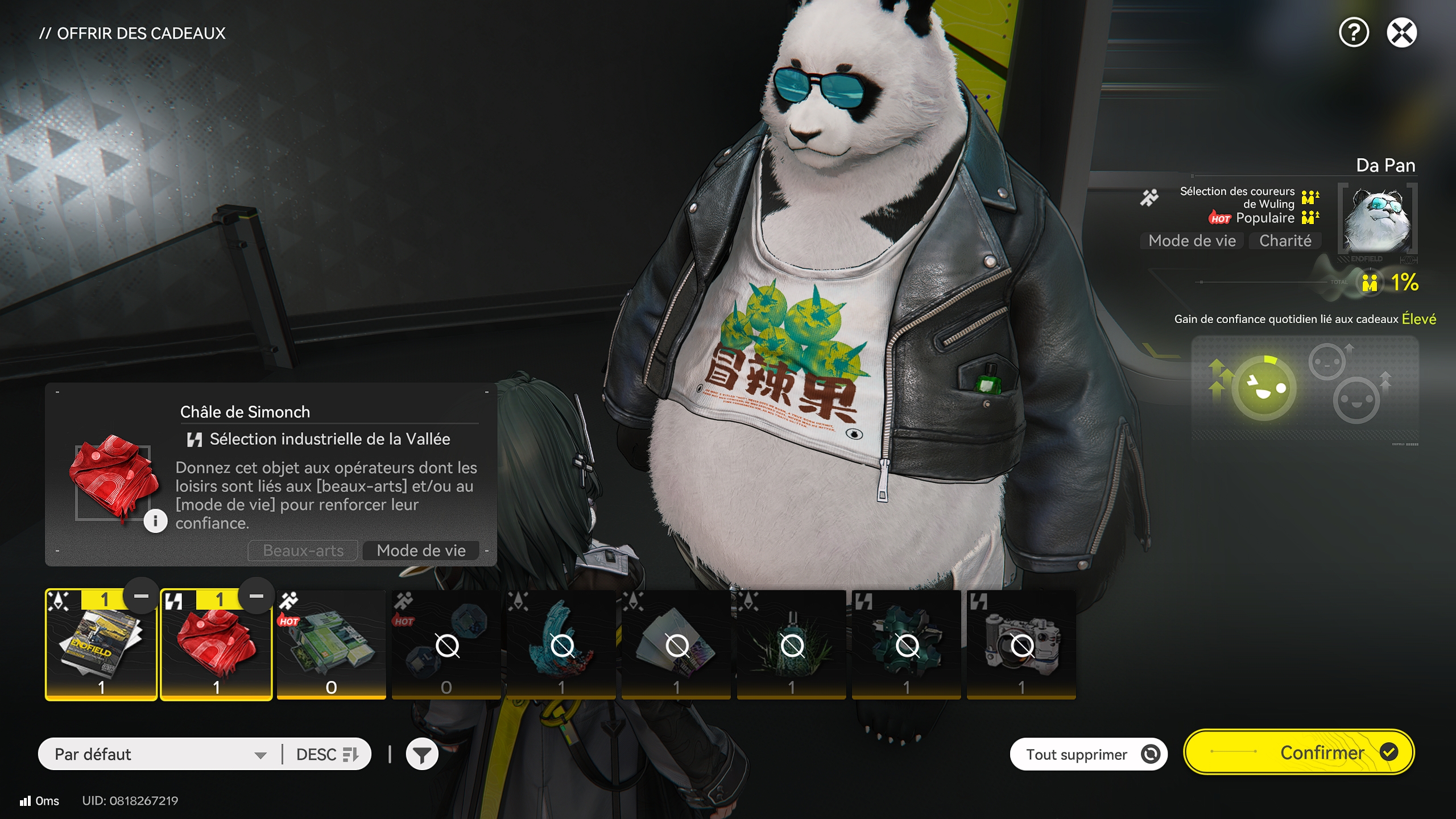Select the gear-shaped gift slot
This screenshot has height=819, width=1456.
pos(906,646)
